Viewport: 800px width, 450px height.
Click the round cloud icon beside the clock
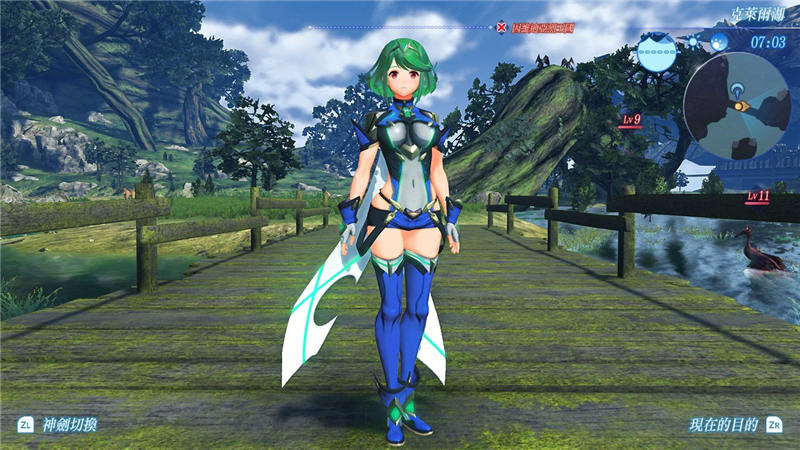click(x=718, y=42)
